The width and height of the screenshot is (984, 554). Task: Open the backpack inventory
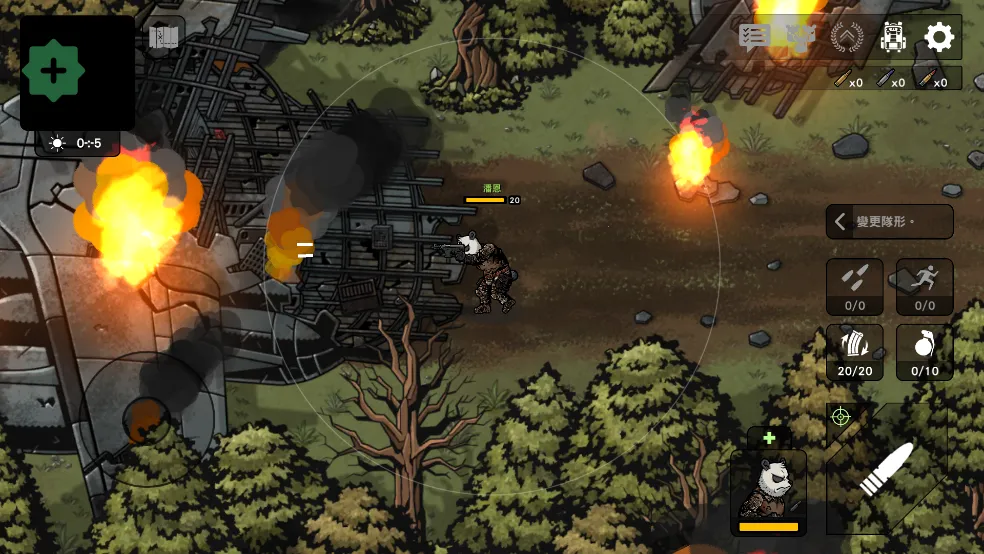click(893, 38)
